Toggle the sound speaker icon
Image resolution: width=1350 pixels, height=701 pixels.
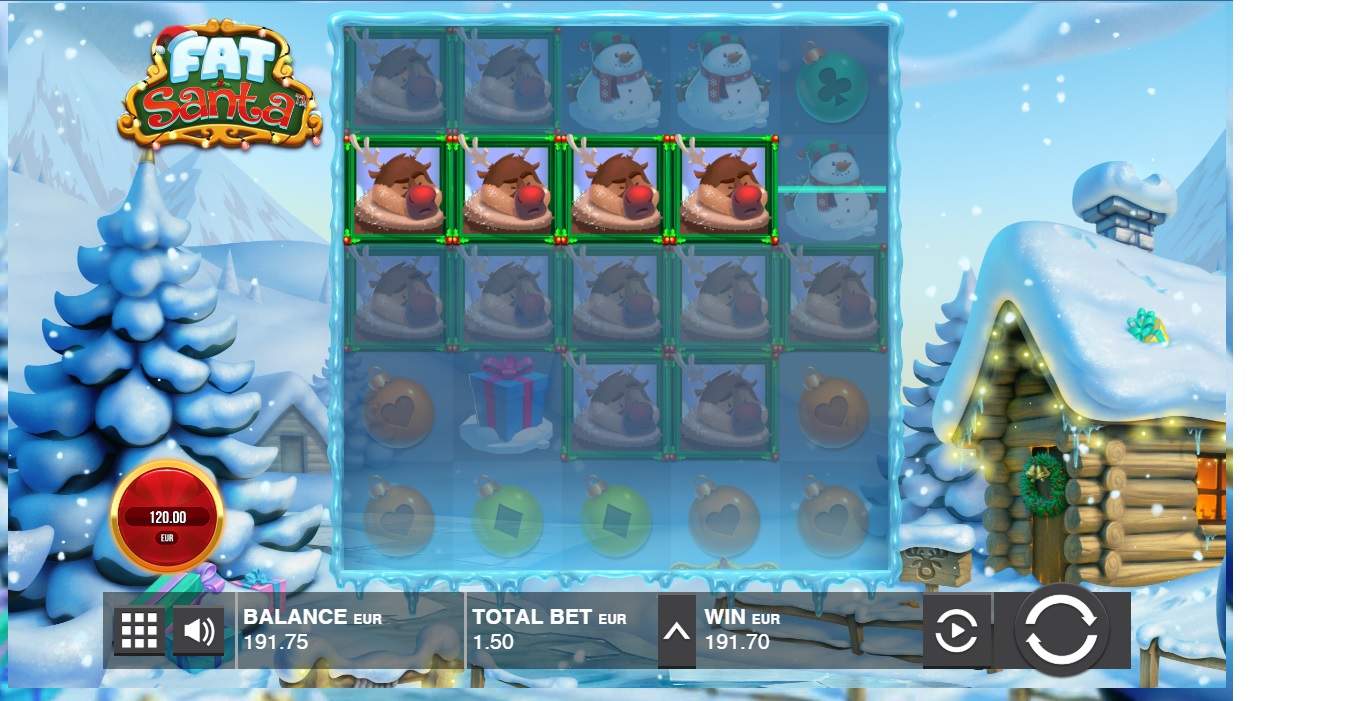pos(198,631)
